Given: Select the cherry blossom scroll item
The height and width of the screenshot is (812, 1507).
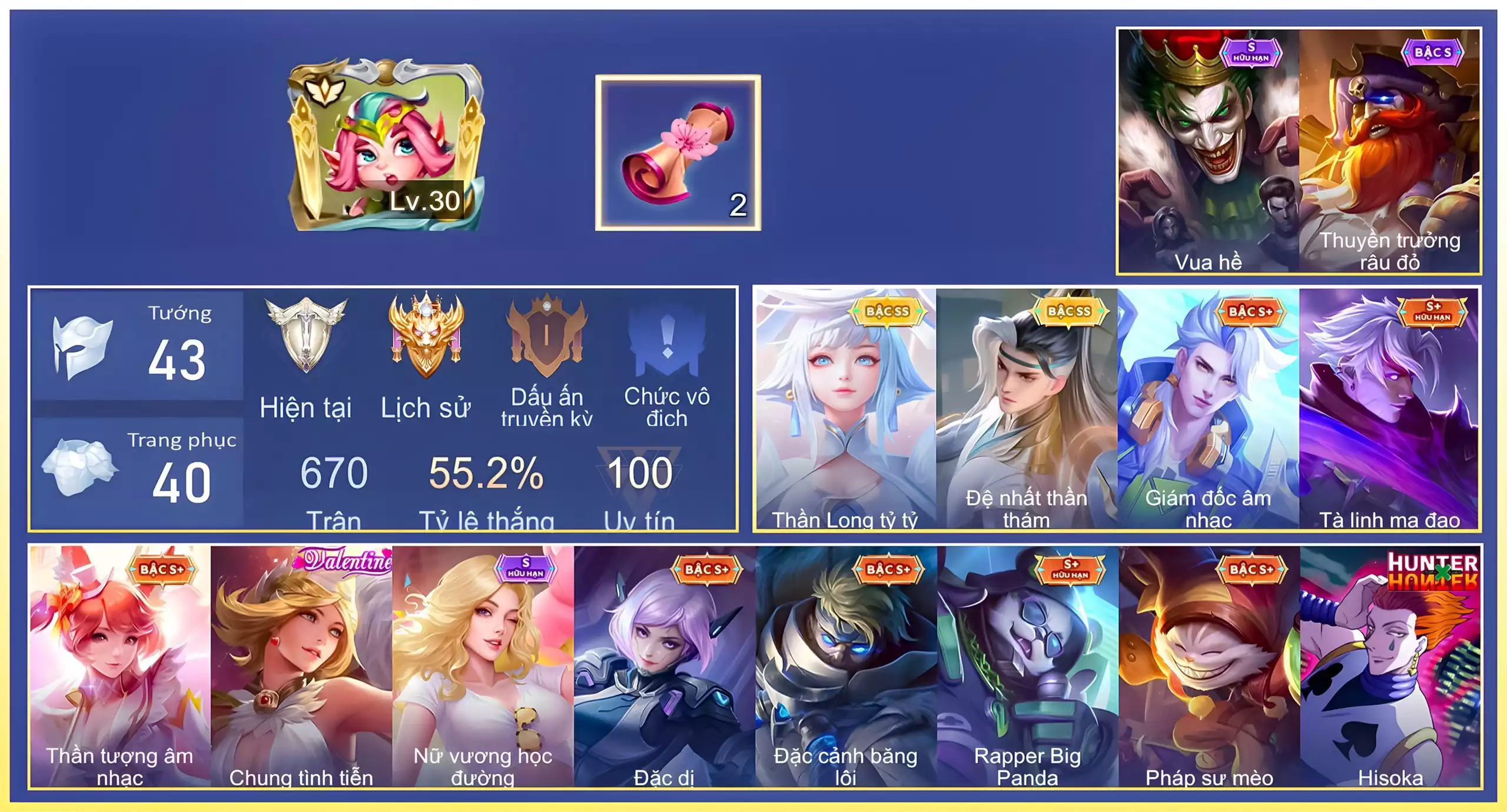Looking at the screenshot, I should pos(678,153).
